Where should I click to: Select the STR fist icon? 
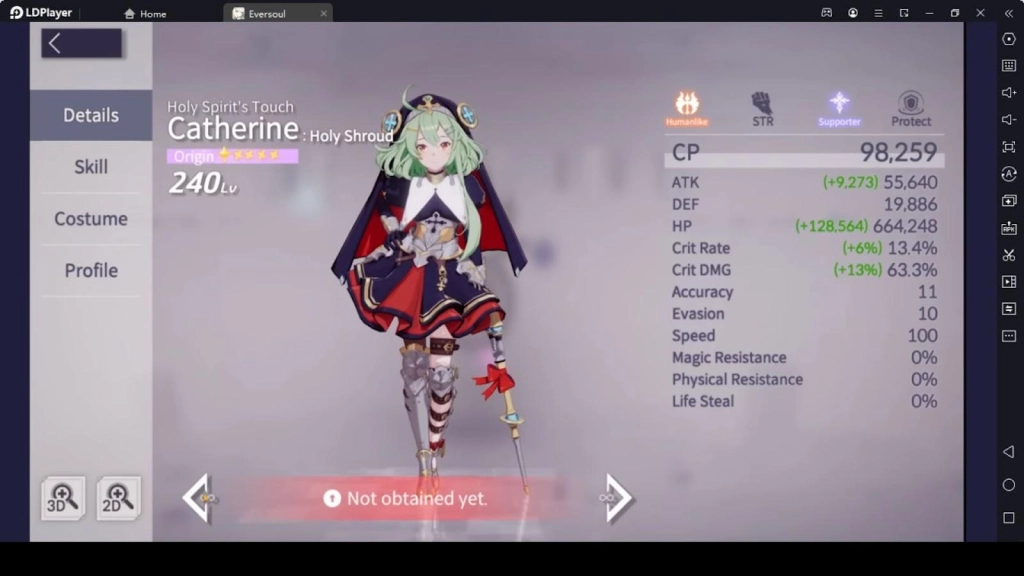coord(762,104)
